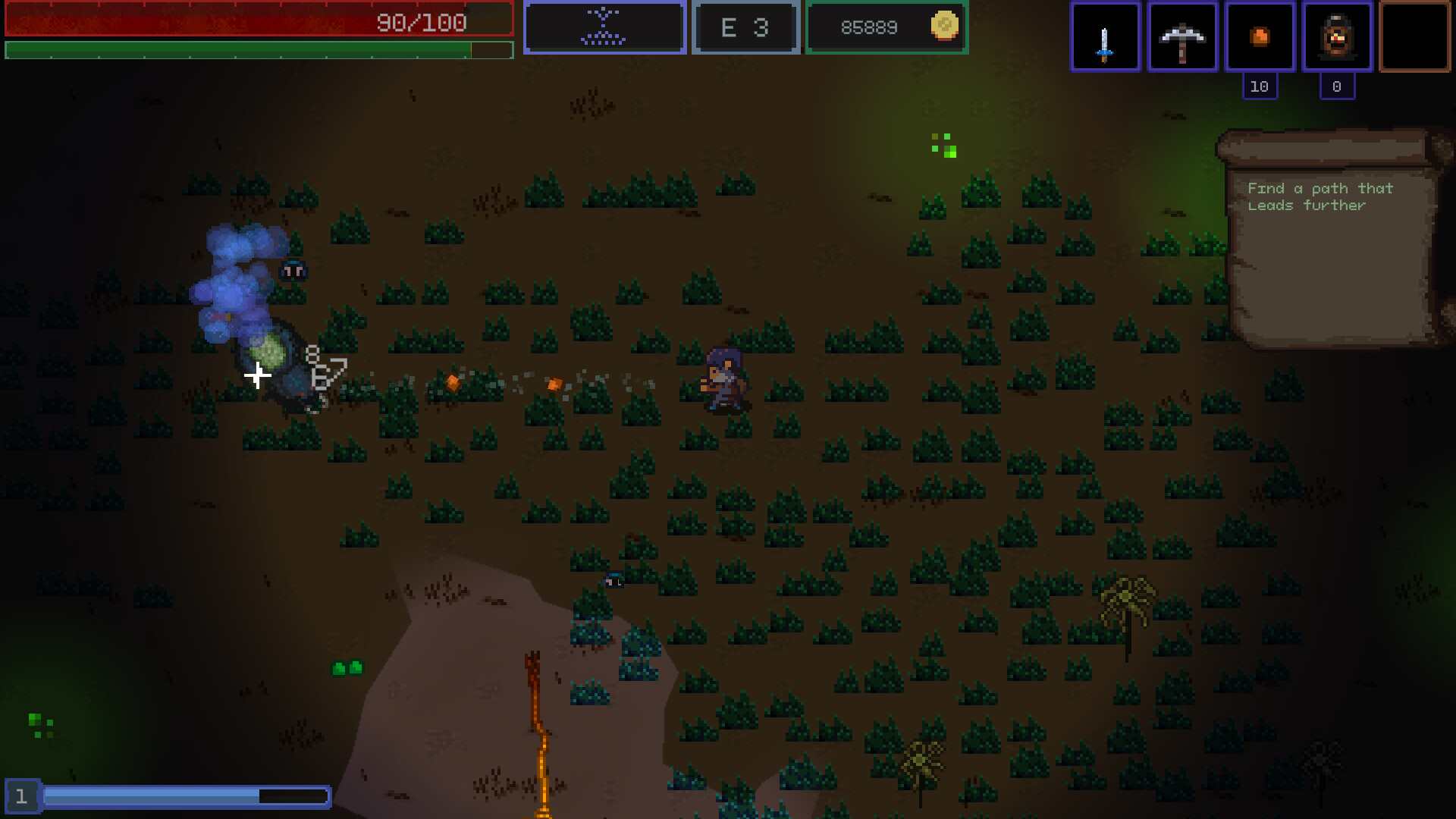Image resolution: width=1456 pixels, height=819 pixels.
Task: Select the lantern in the hotbar
Action: 1337,36
